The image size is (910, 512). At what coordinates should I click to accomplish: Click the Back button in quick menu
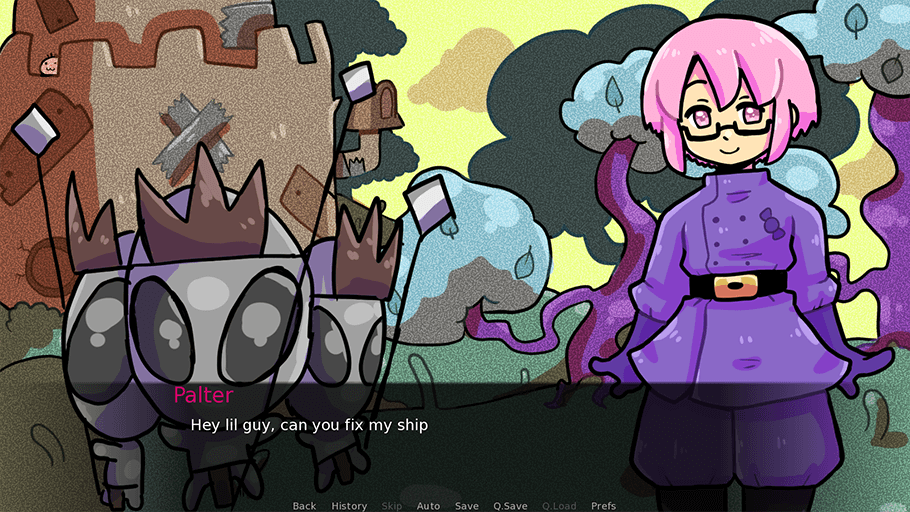point(304,506)
